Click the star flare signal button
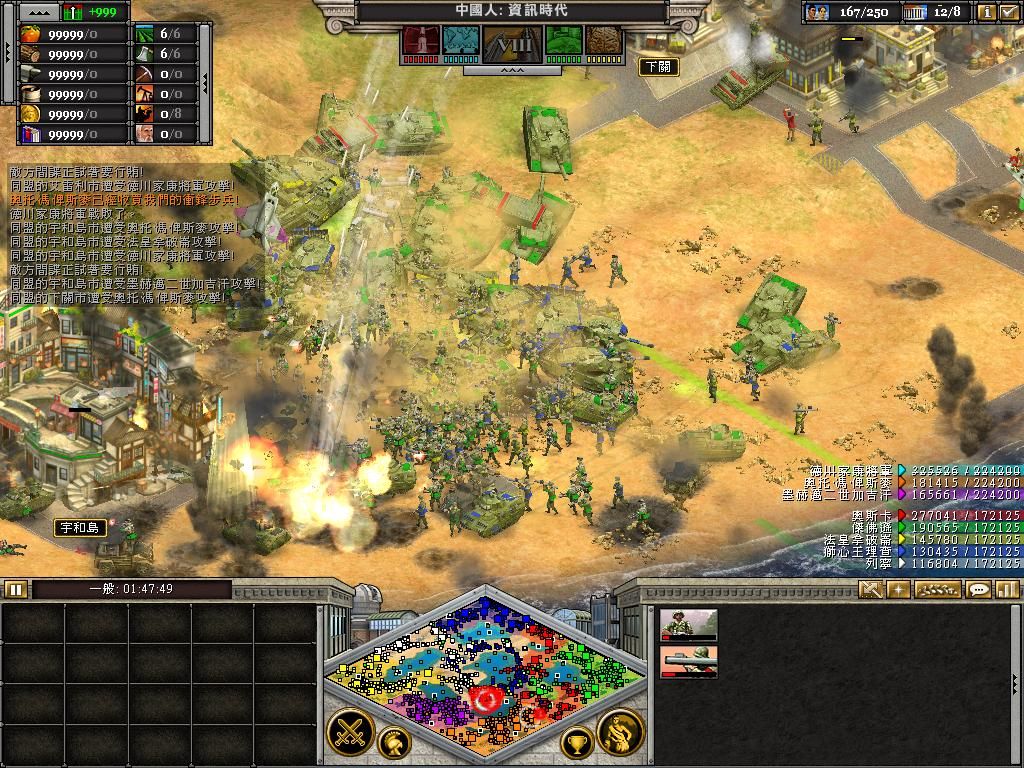The image size is (1024, 768). [x=898, y=589]
